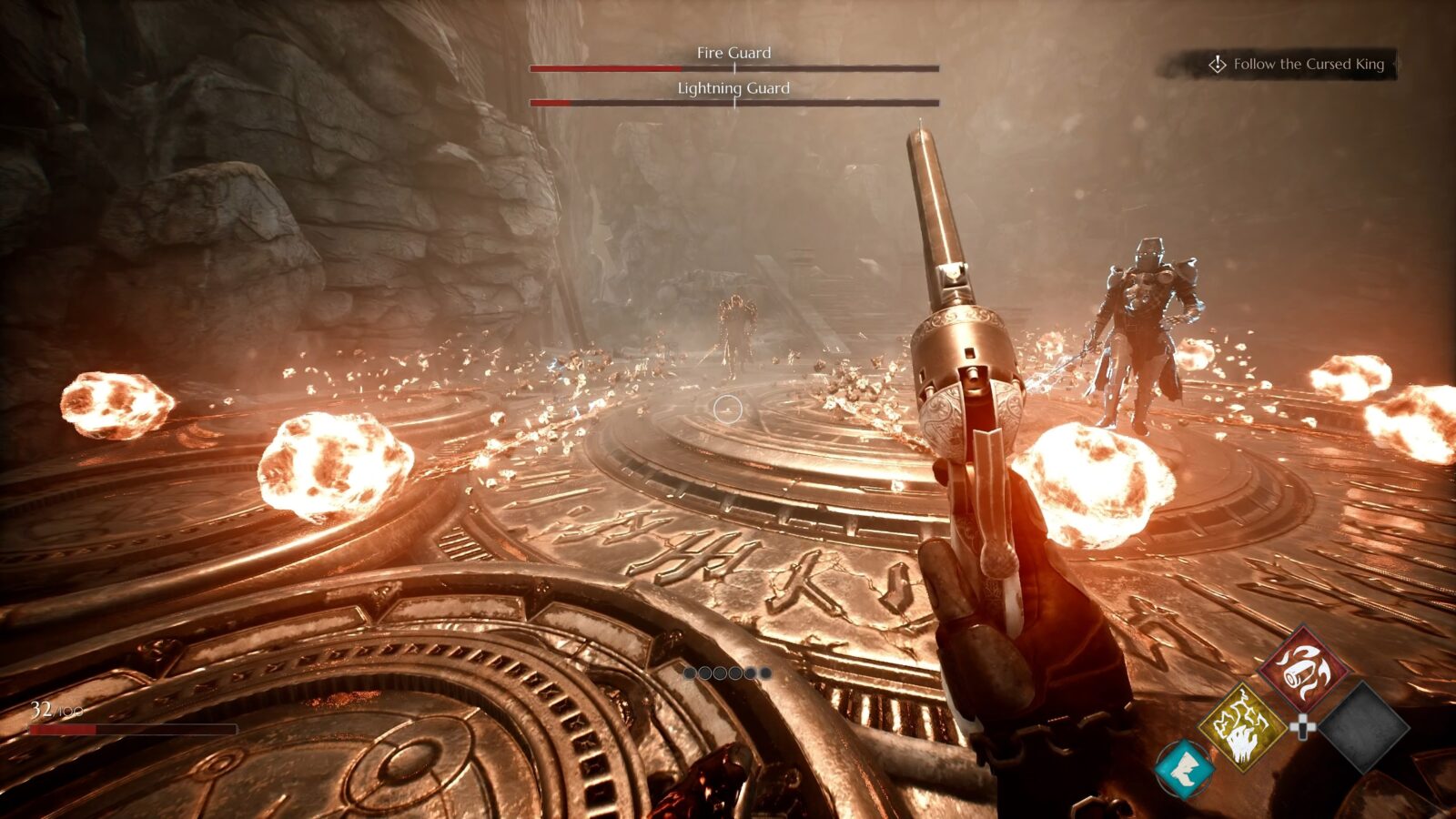Click the crosshair reticle in screen center

729,410
